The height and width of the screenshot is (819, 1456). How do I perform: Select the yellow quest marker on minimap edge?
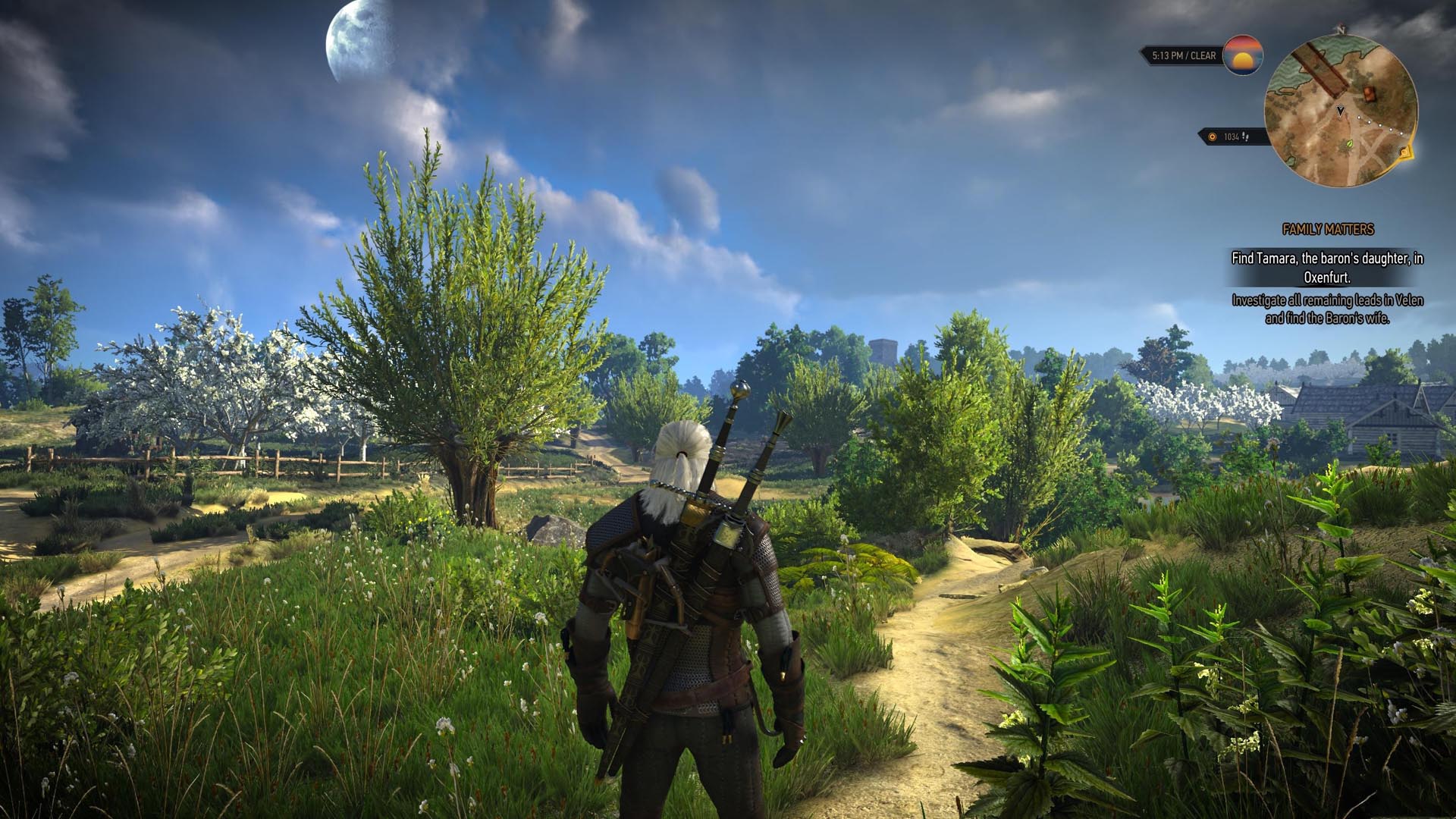click(1406, 152)
